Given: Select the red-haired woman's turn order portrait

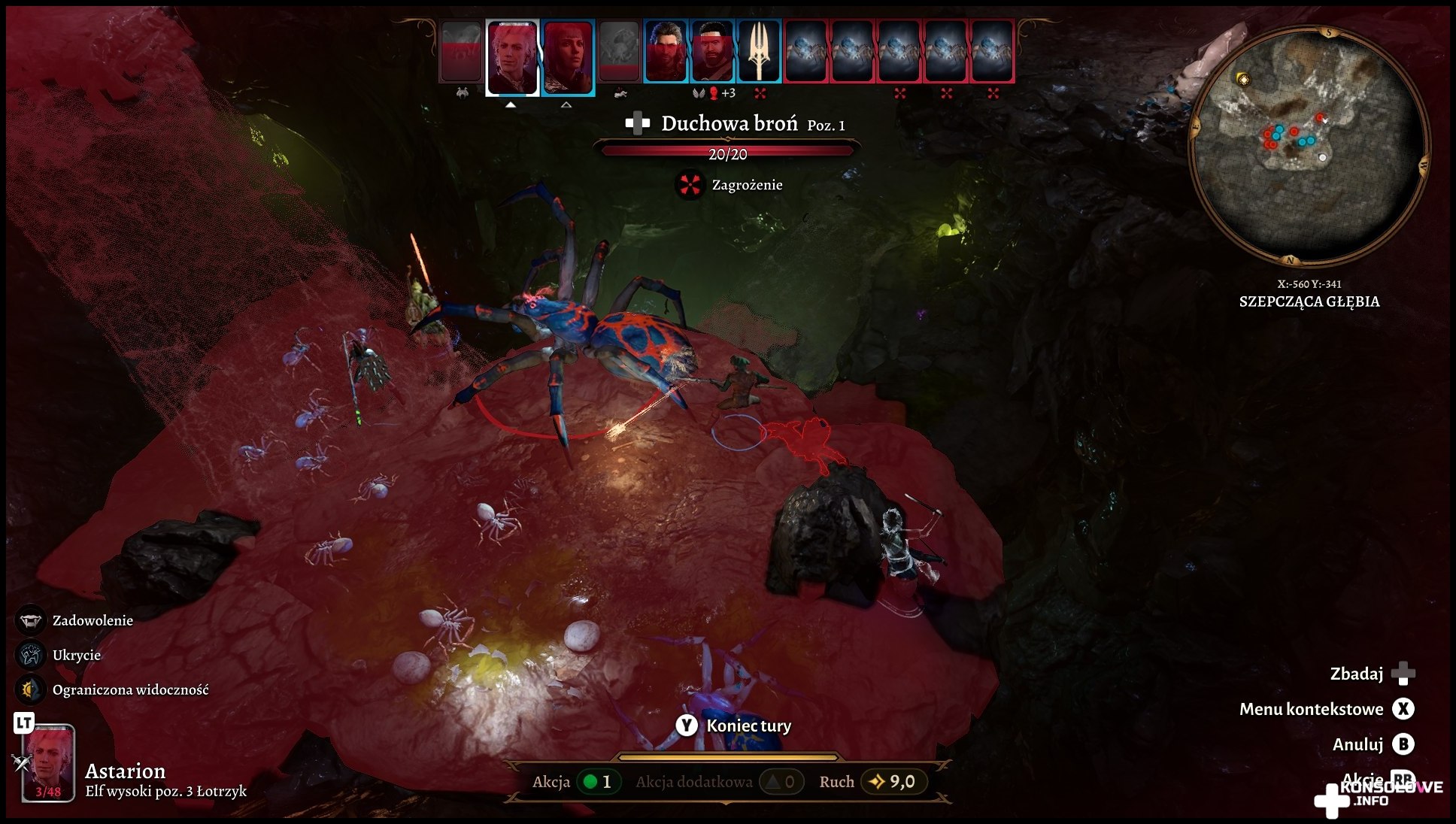Looking at the screenshot, I should (x=568, y=57).
